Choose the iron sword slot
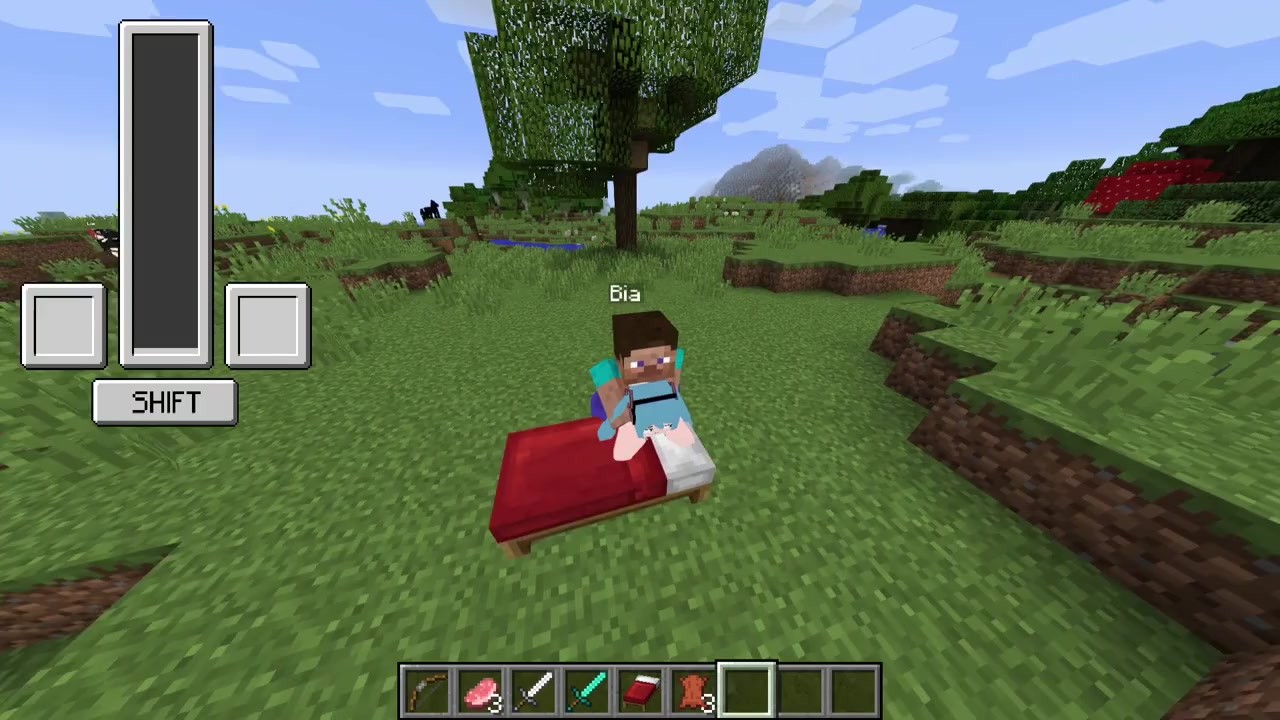Viewport: 1280px width, 720px height. click(534, 692)
